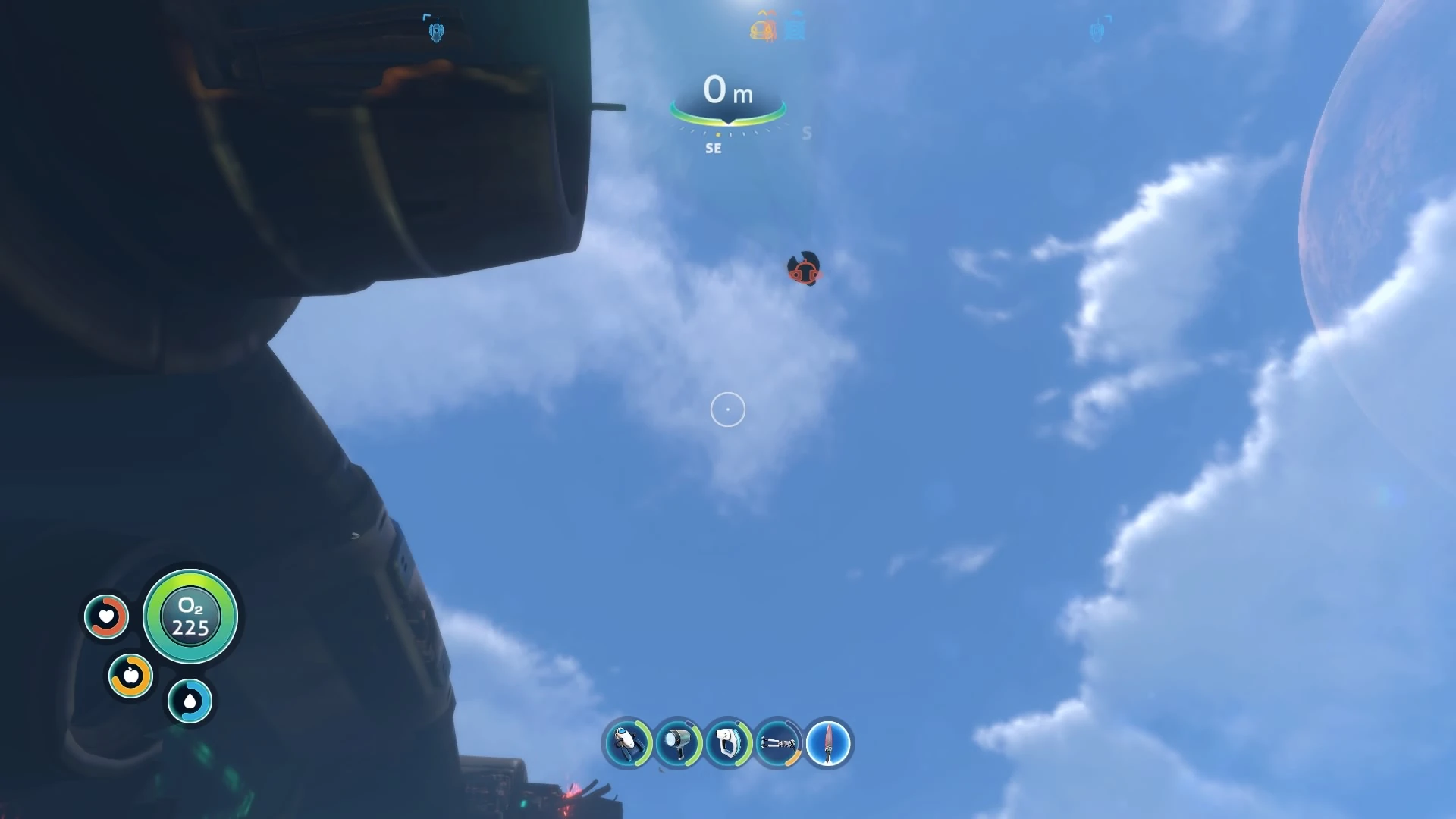The image size is (1456, 819).
Task: Click the S direction marker on the compass
Action: tap(806, 133)
